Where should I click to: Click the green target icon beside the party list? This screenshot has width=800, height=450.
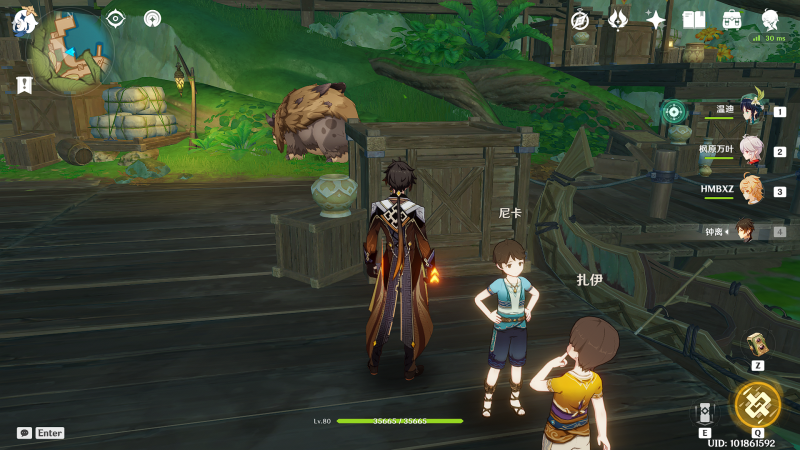(674, 112)
